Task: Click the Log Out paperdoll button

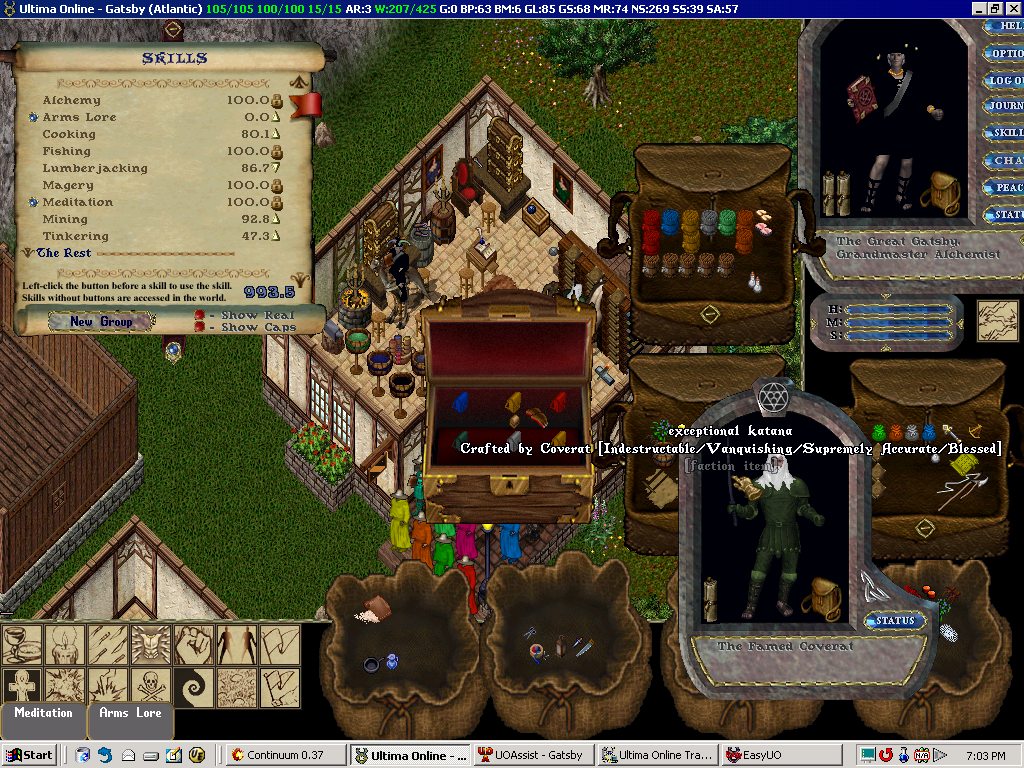Action: click(x=1003, y=80)
